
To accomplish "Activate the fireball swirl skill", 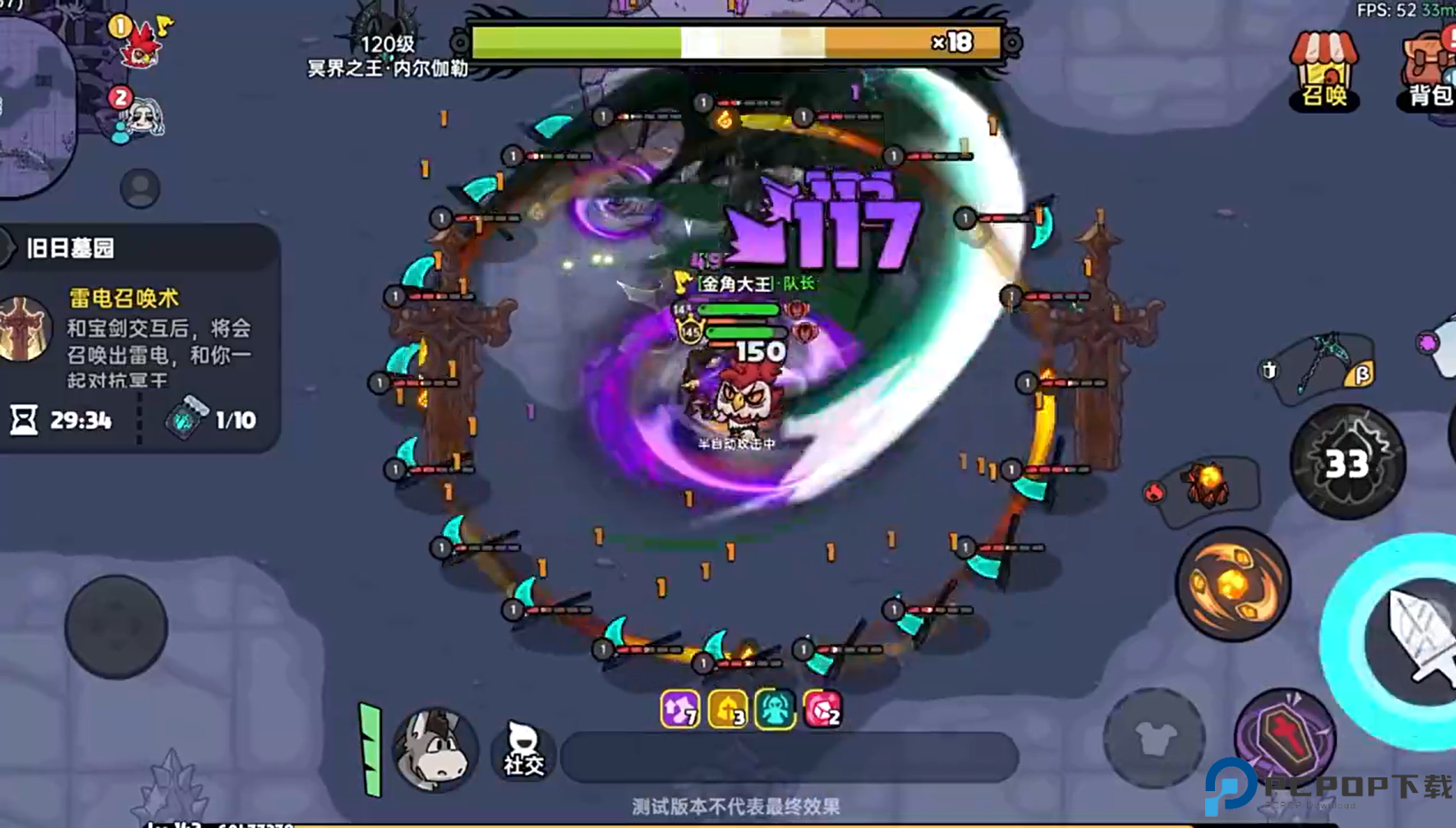I will 1233,584.
